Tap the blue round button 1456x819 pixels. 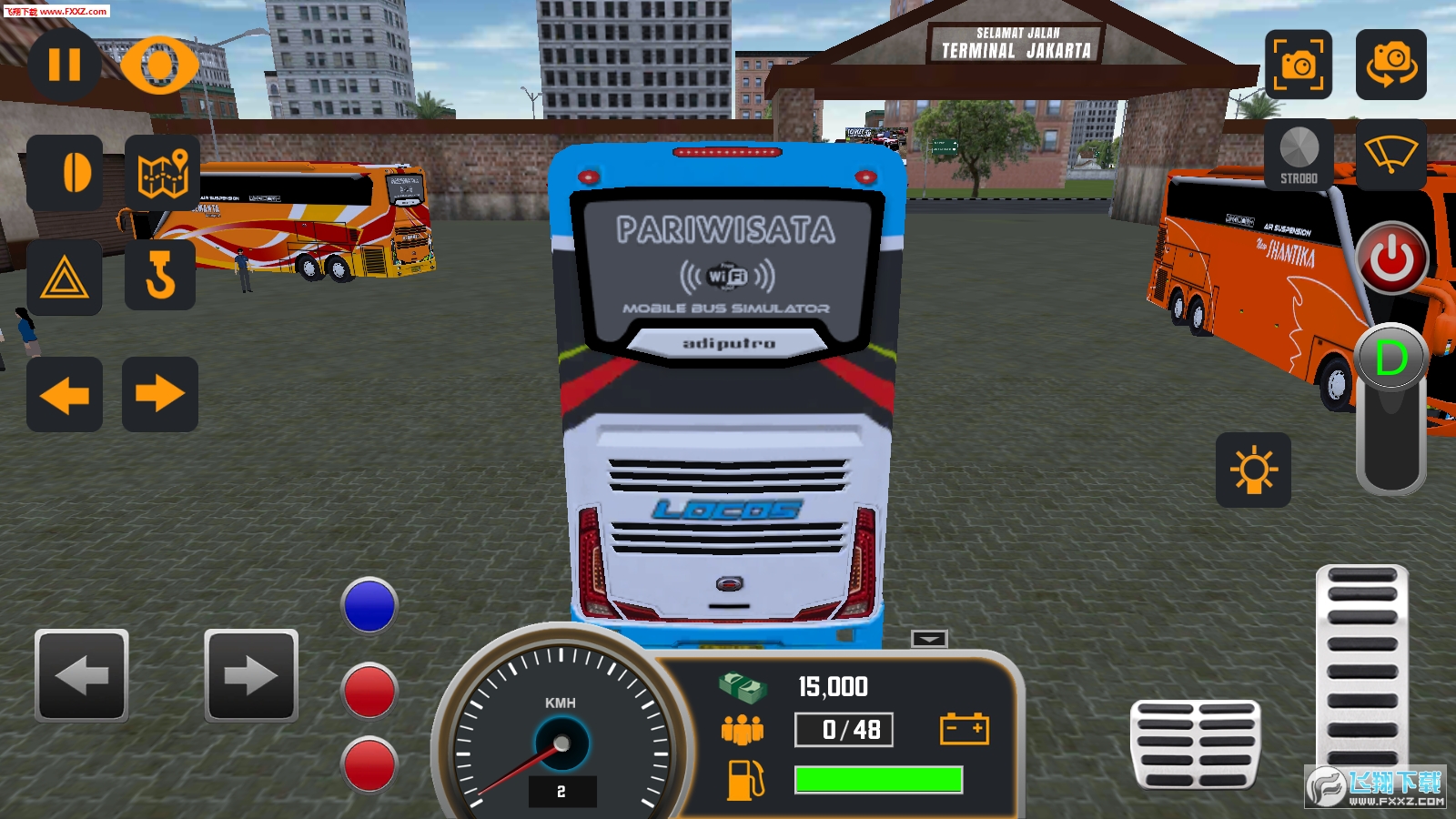coord(369,605)
